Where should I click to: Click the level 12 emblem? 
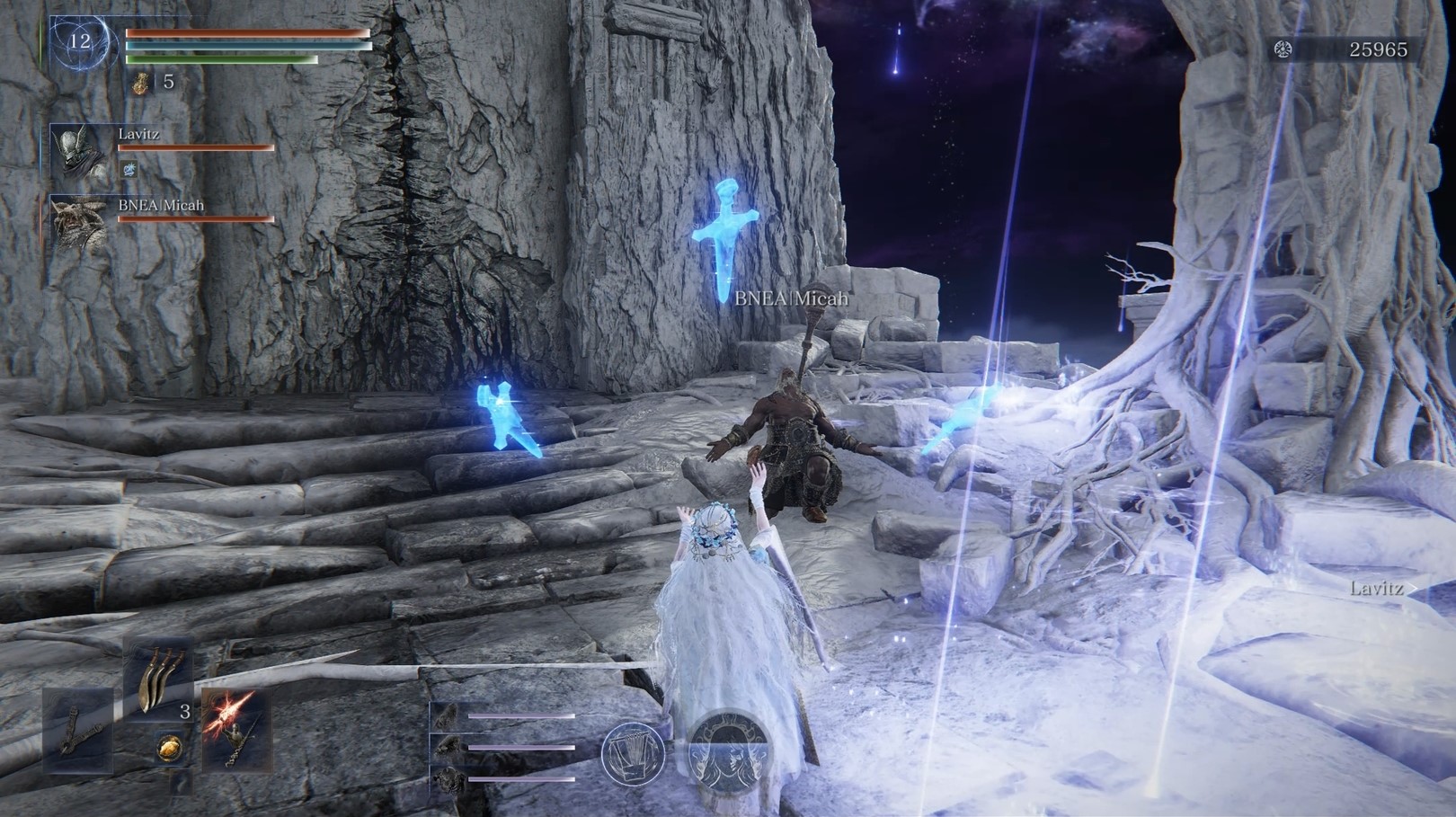point(80,41)
